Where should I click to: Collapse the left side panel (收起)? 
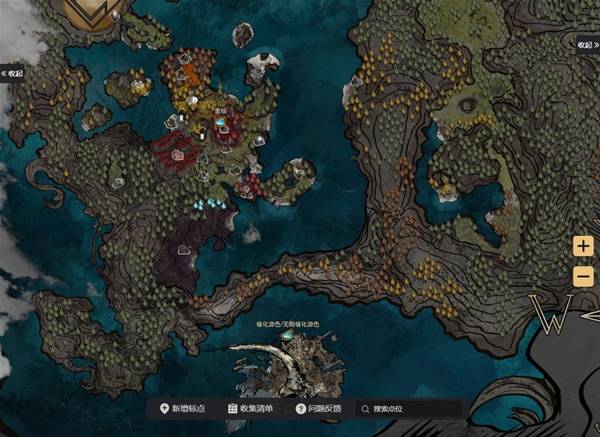pyautogui.click(x=12, y=73)
